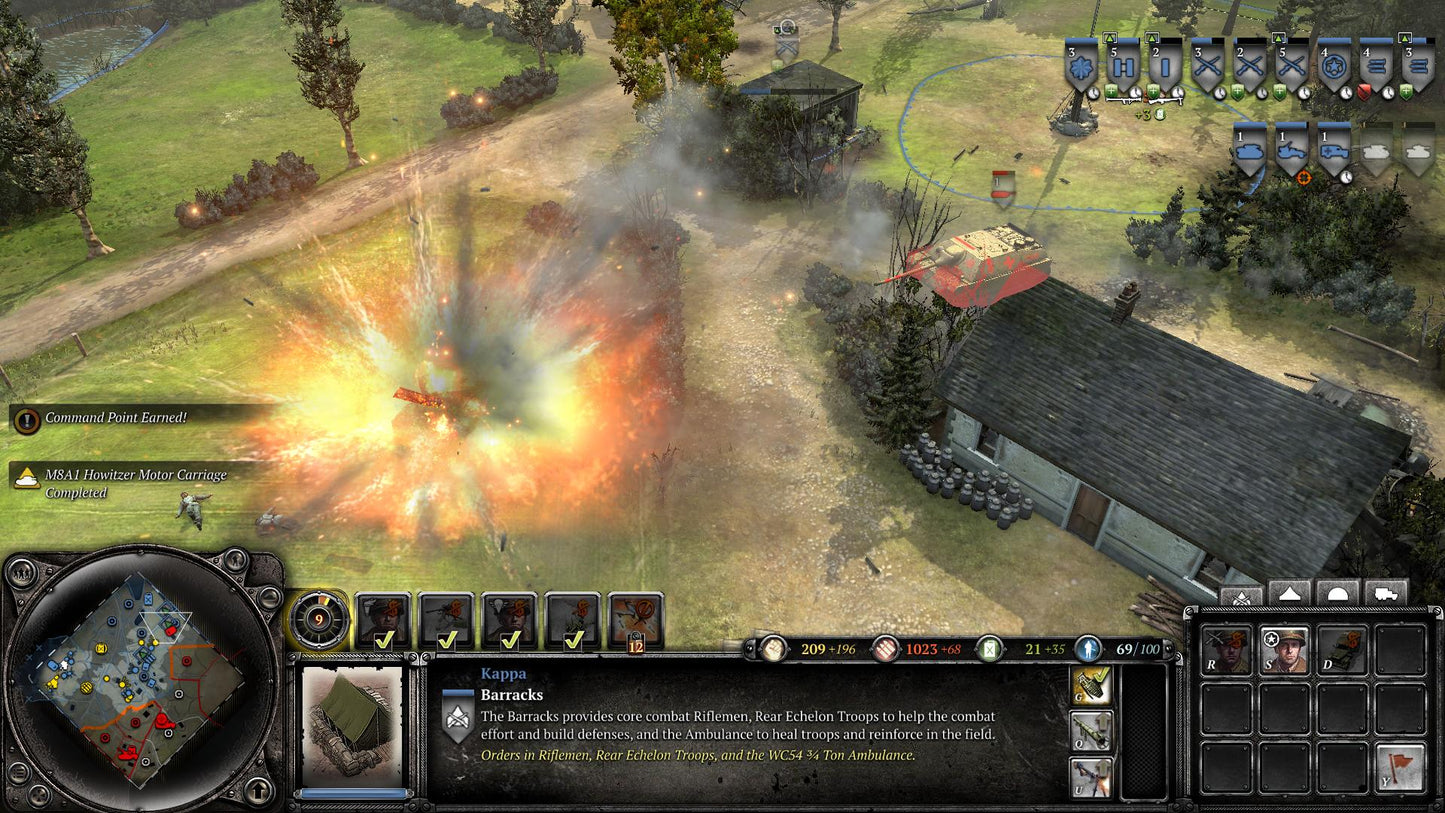The width and height of the screenshot is (1445, 813).
Task: Click the munitions resource icon
Action: tap(884, 648)
